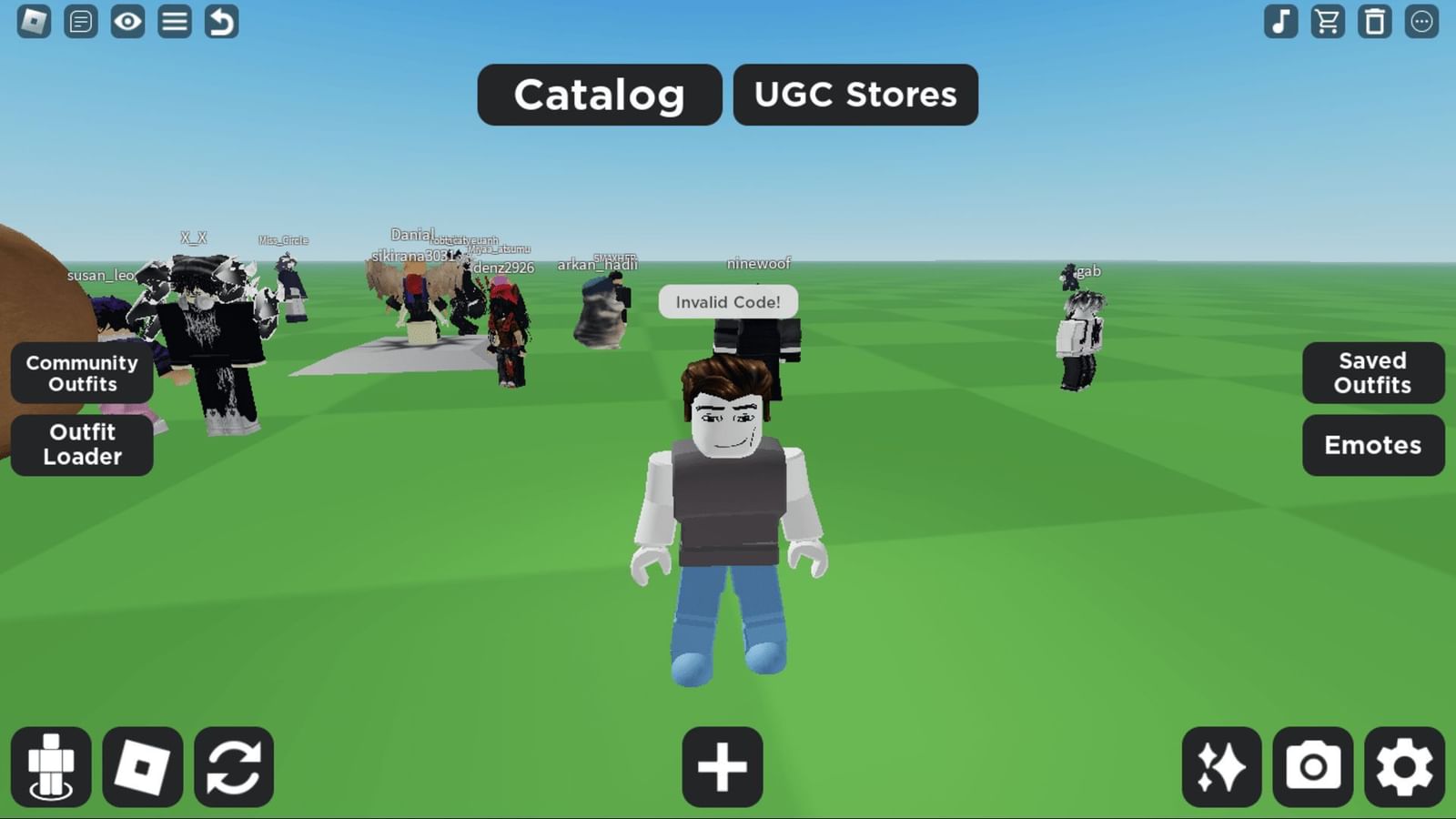
Task: Open the music player icon
Action: pyautogui.click(x=1281, y=23)
